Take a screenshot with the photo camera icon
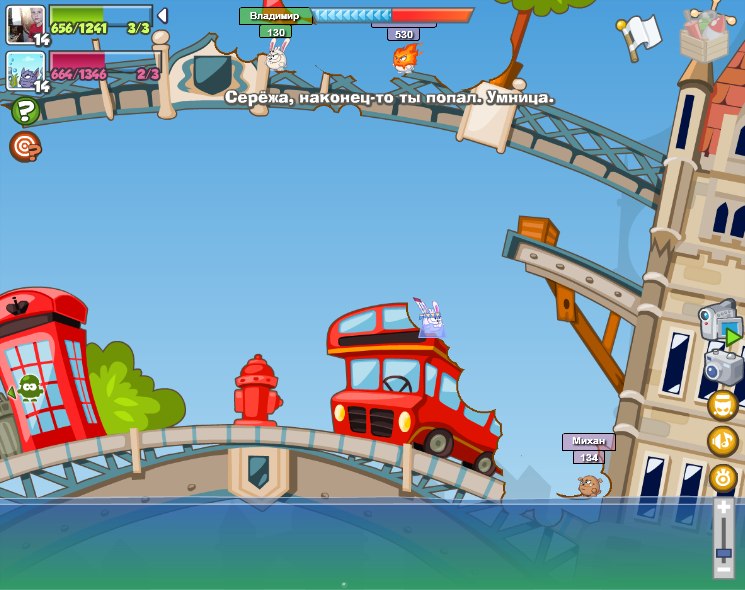The width and height of the screenshot is (745, 590). [723, 367]
